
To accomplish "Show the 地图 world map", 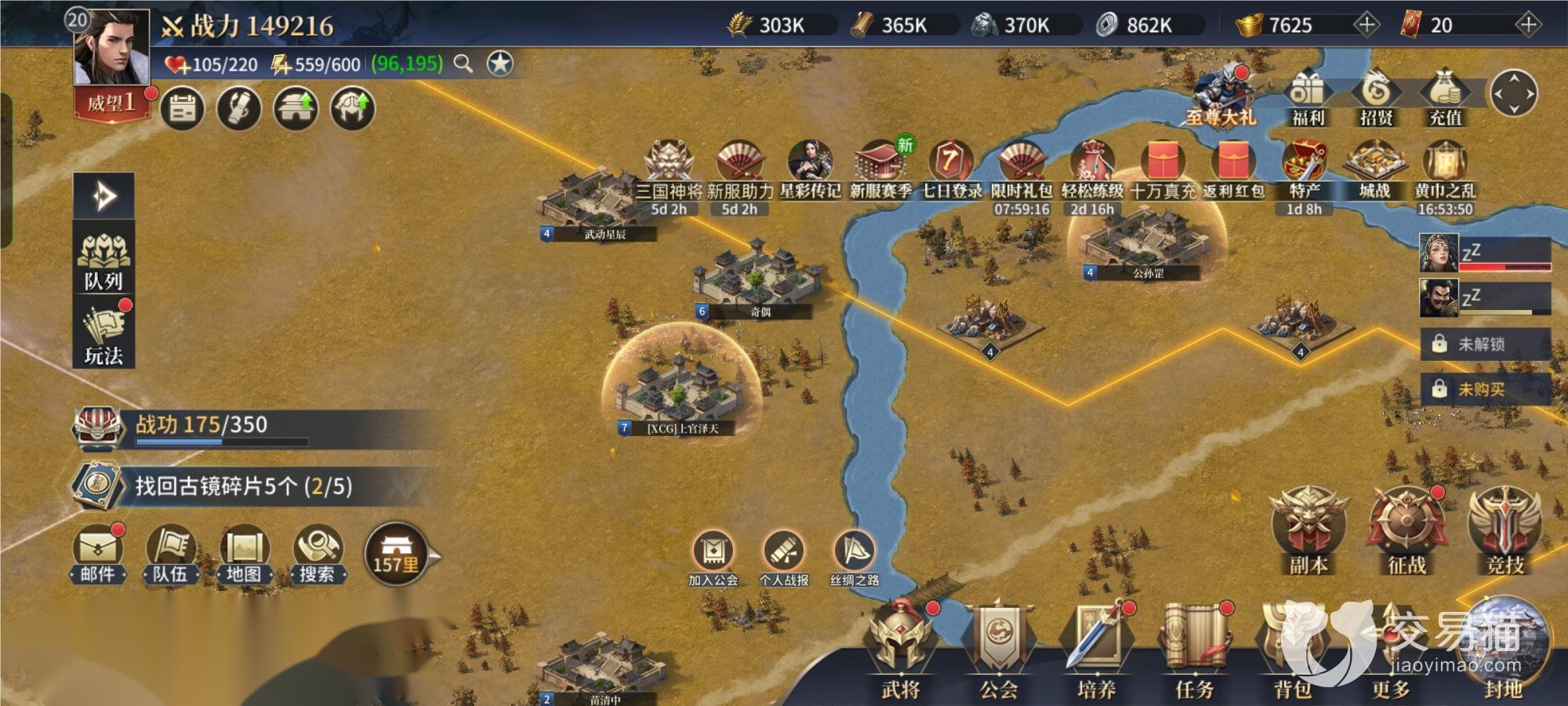I will (x=244, y=555).
